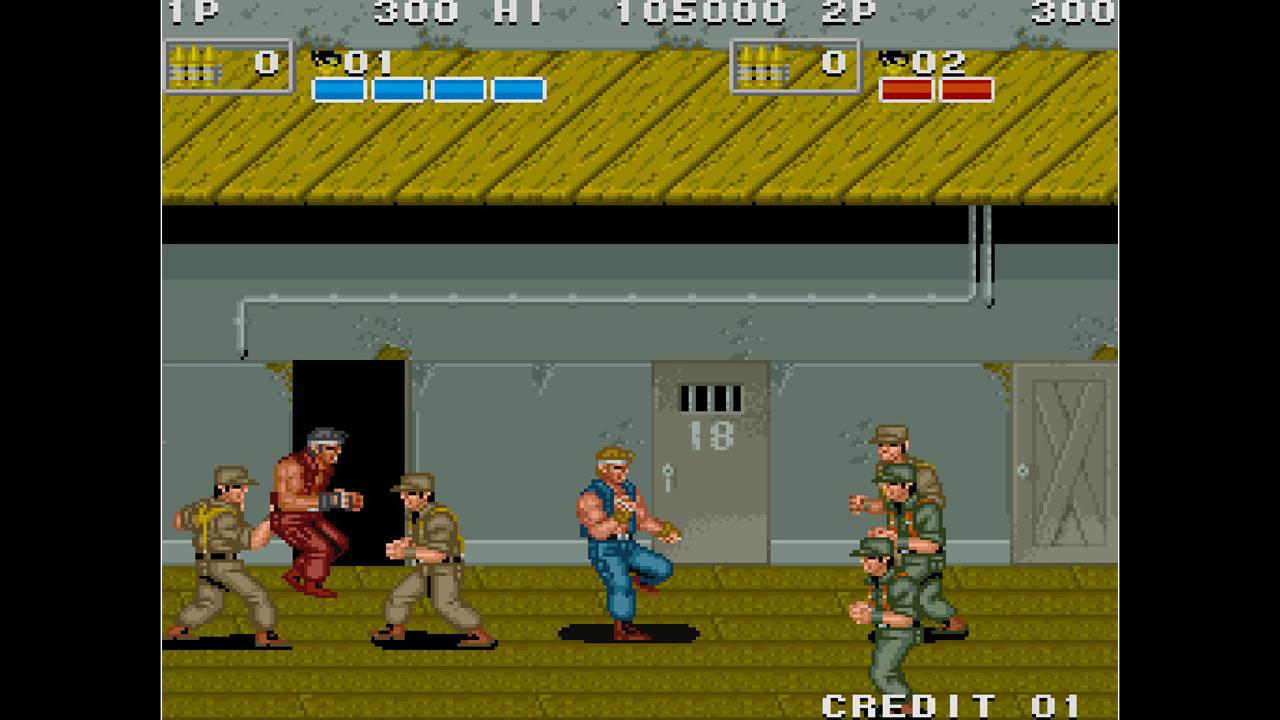
Task: Toggle the last blue health bar segment
Action: 520,90
